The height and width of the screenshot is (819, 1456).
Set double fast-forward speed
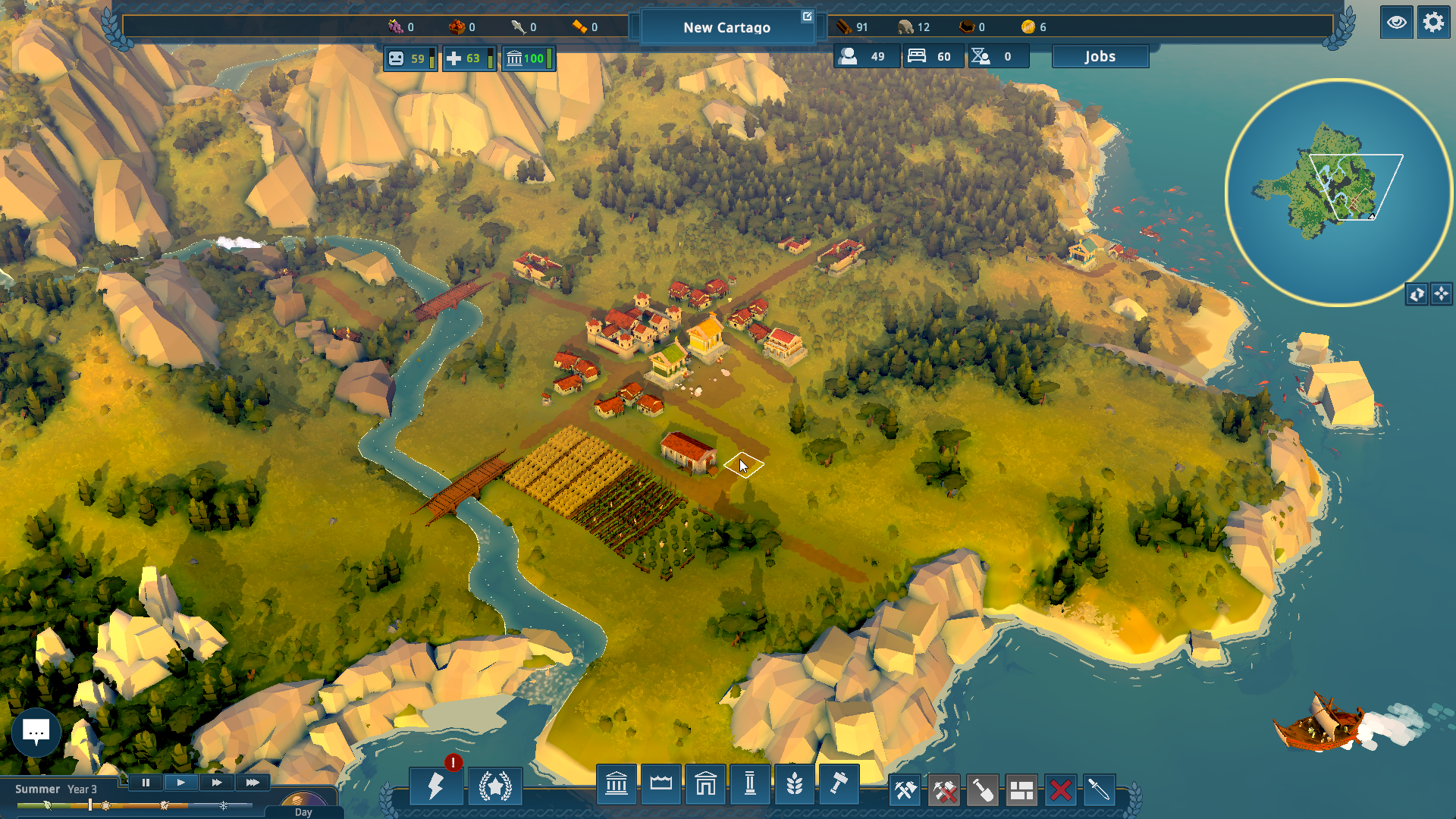tap(217, 783)
